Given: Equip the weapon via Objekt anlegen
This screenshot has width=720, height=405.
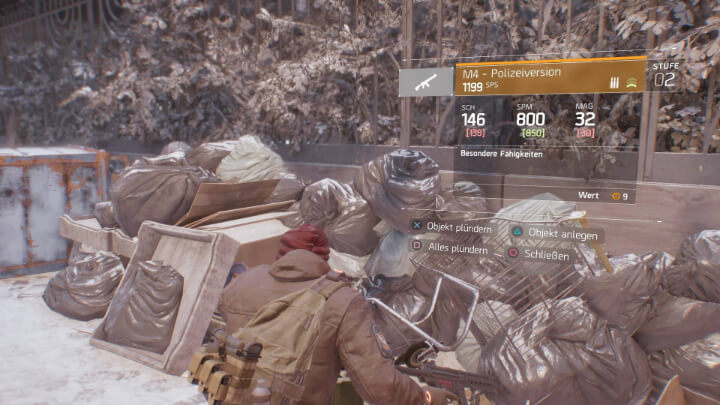Looking at the screenshot, I should pyautogui.click(x=556, y=234).
